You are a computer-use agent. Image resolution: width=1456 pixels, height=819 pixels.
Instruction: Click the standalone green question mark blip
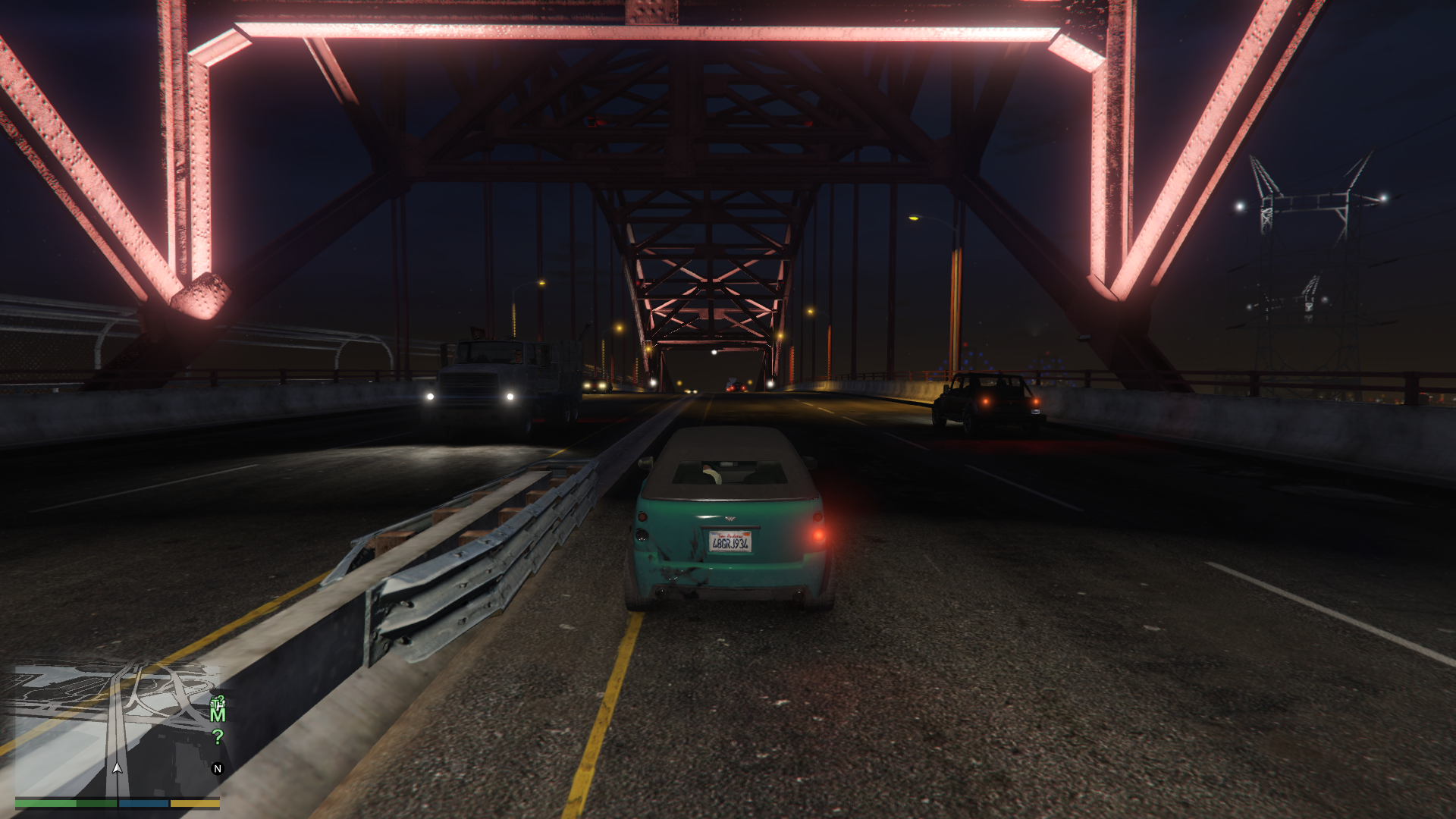(x=218, y=736)
